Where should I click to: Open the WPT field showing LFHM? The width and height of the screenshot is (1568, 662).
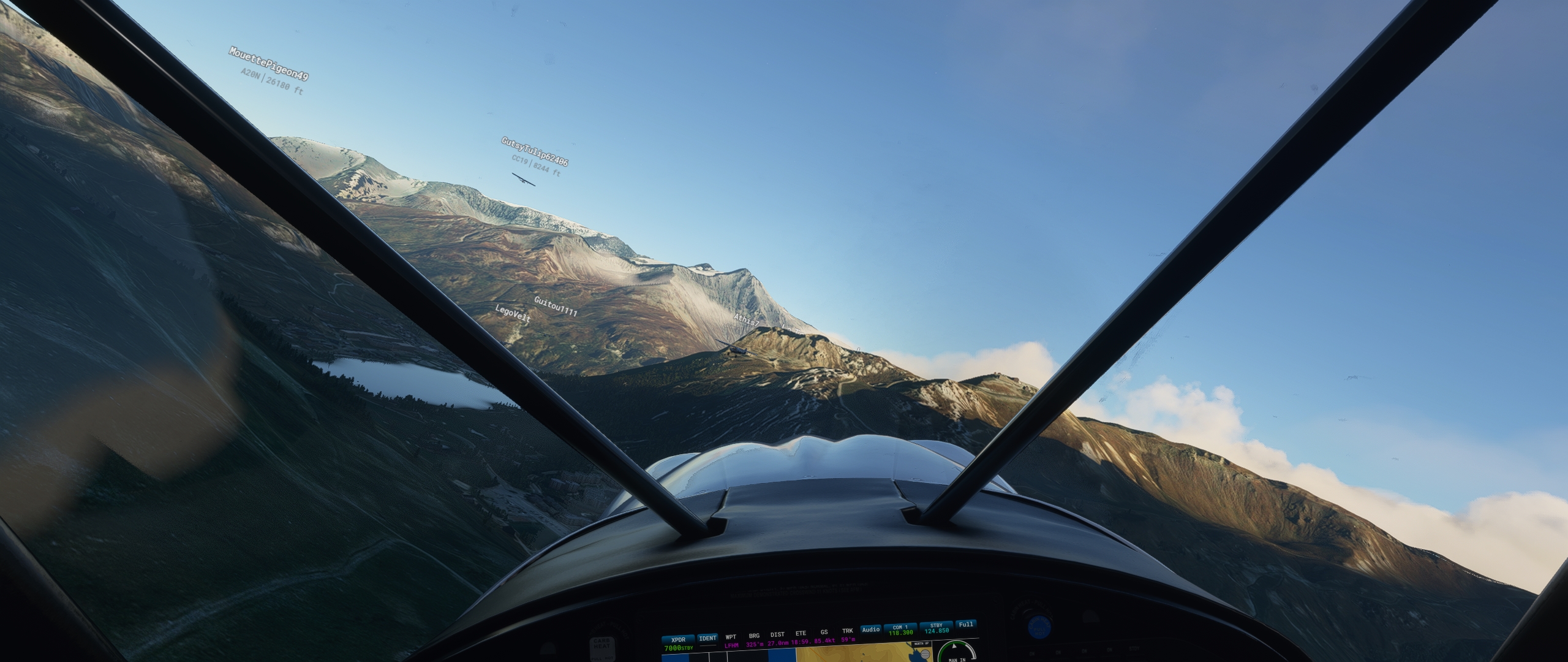731,639
